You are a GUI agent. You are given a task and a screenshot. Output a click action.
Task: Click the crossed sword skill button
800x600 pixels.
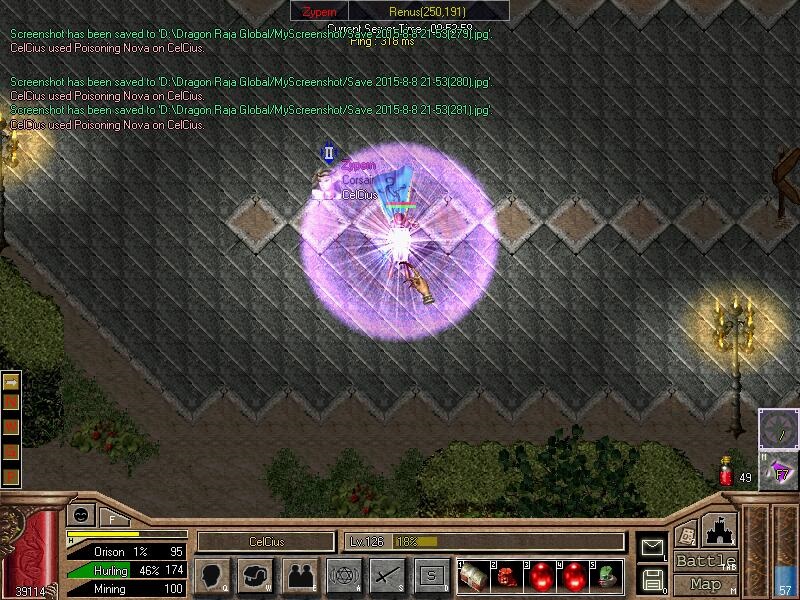387,576
